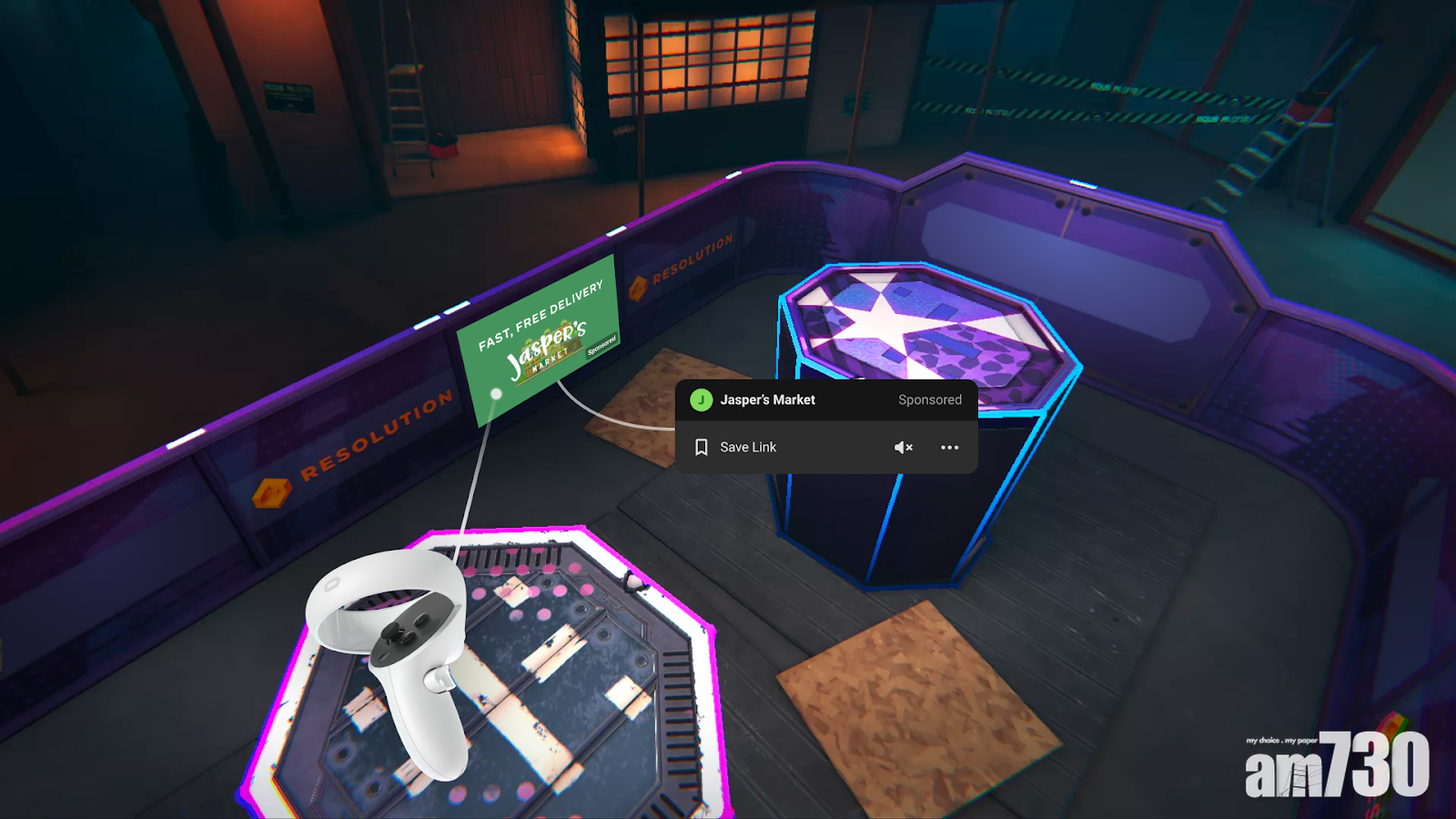Toggle the Save Link bookmark state

point(747,447)
